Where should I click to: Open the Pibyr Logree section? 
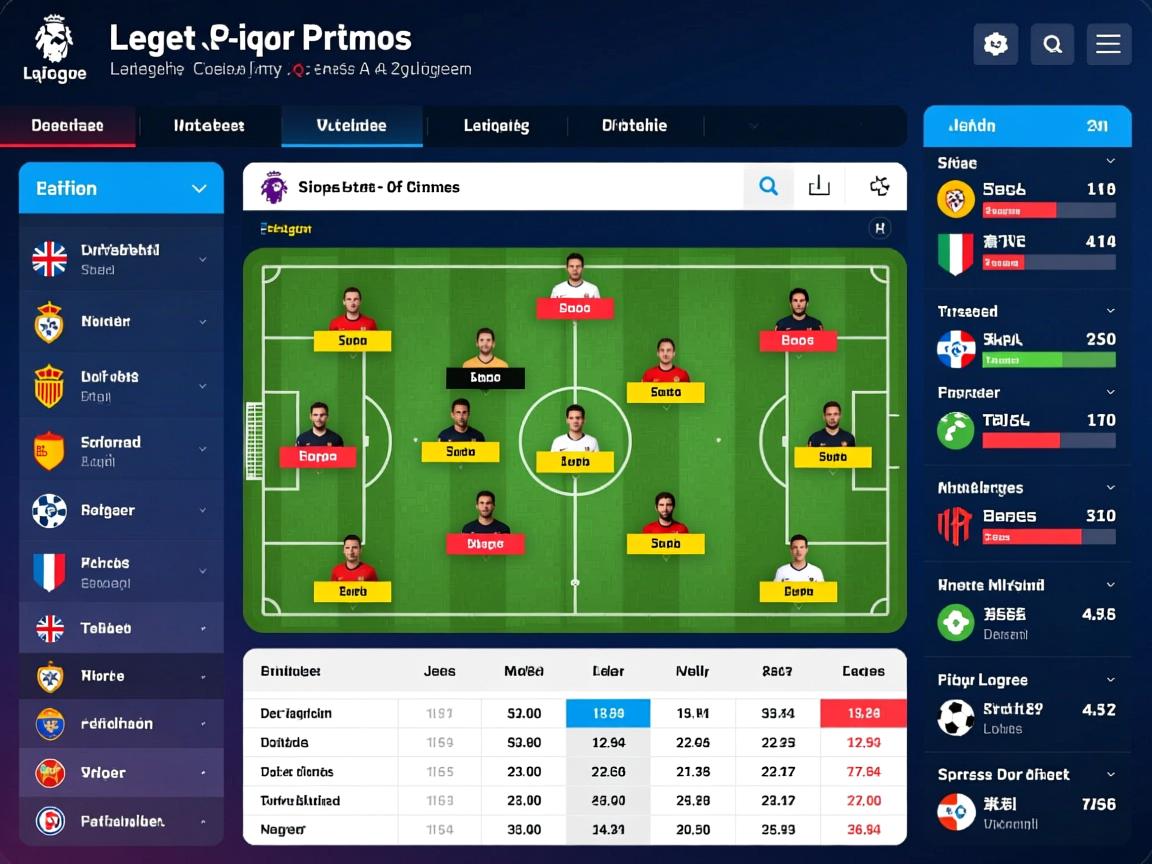point(1026,680)
